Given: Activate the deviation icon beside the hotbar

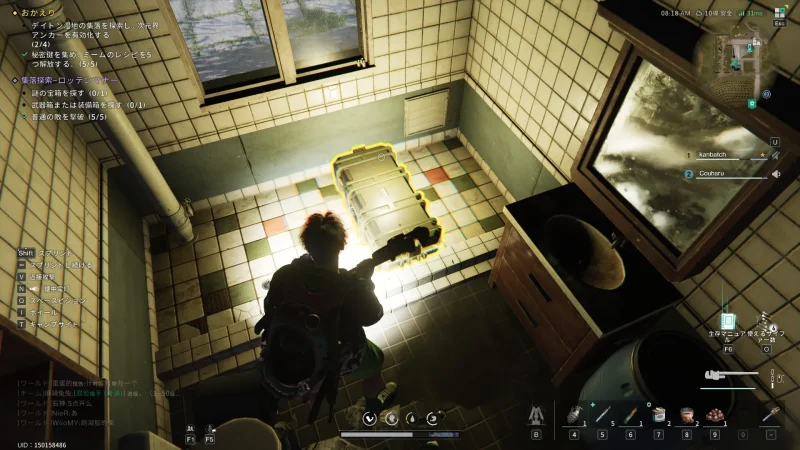Looking at the screenshot, I should 536,414.
